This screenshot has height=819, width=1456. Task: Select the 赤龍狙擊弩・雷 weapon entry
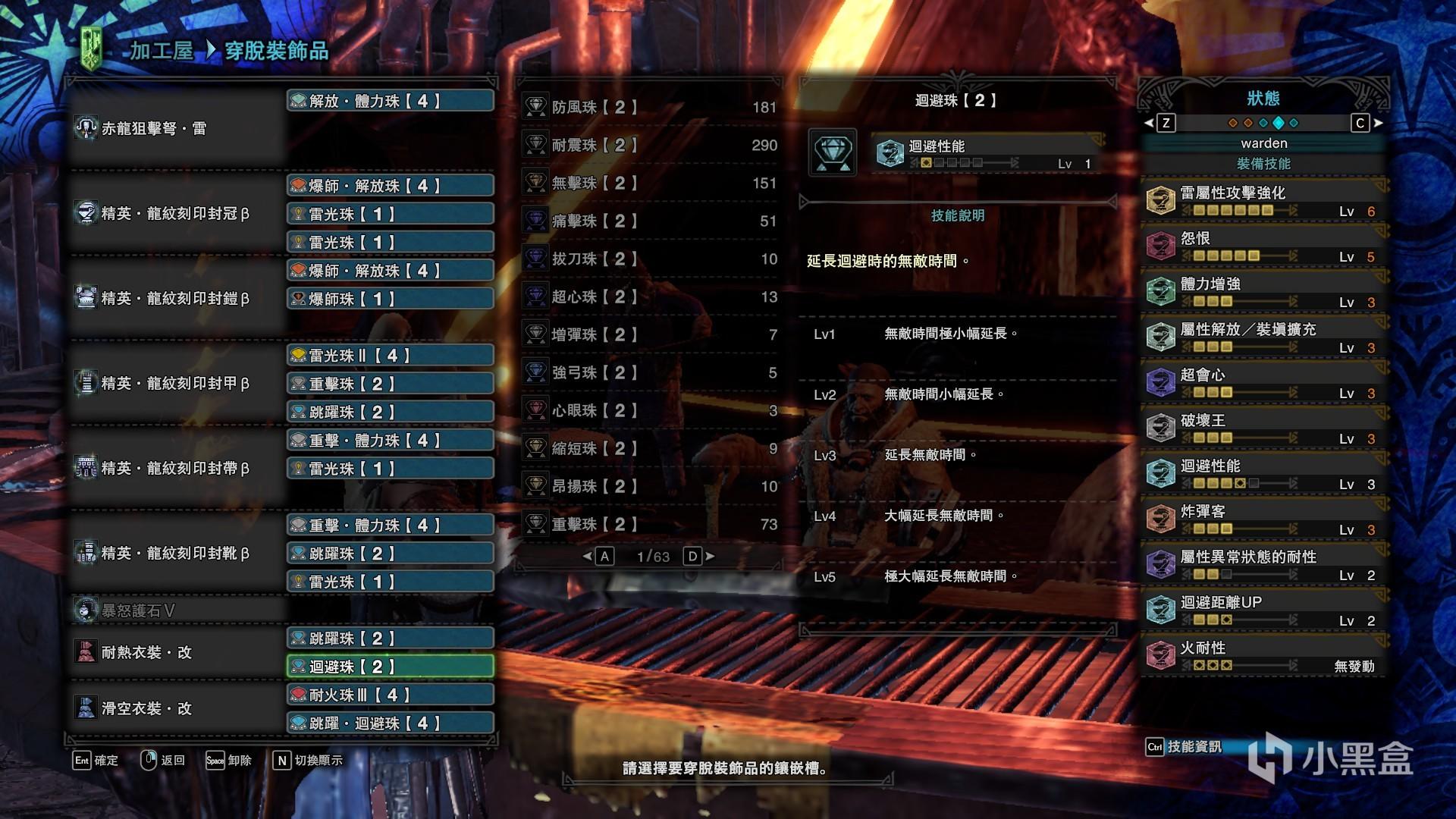[154, 129]
